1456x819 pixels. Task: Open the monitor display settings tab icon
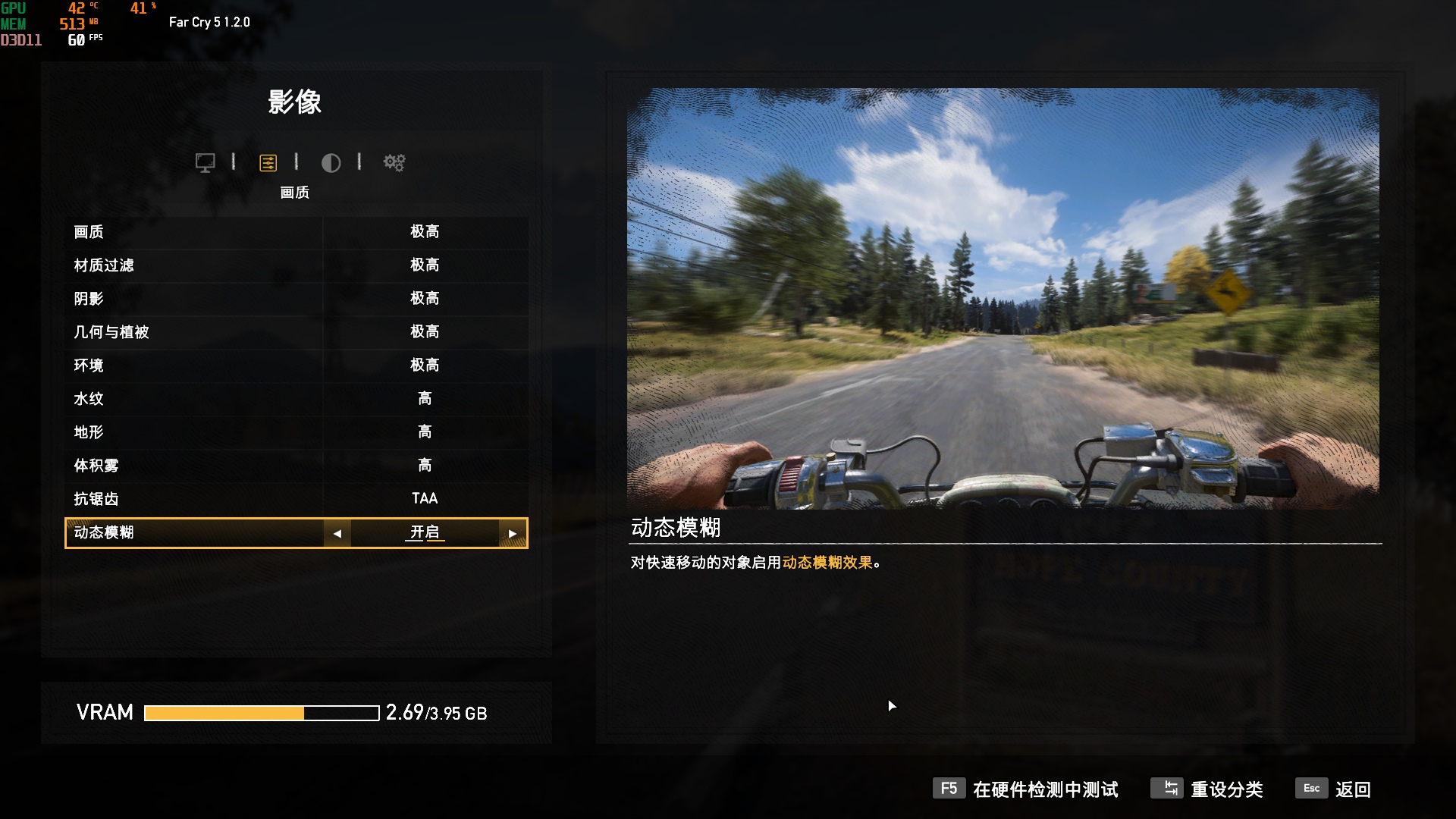205,162
